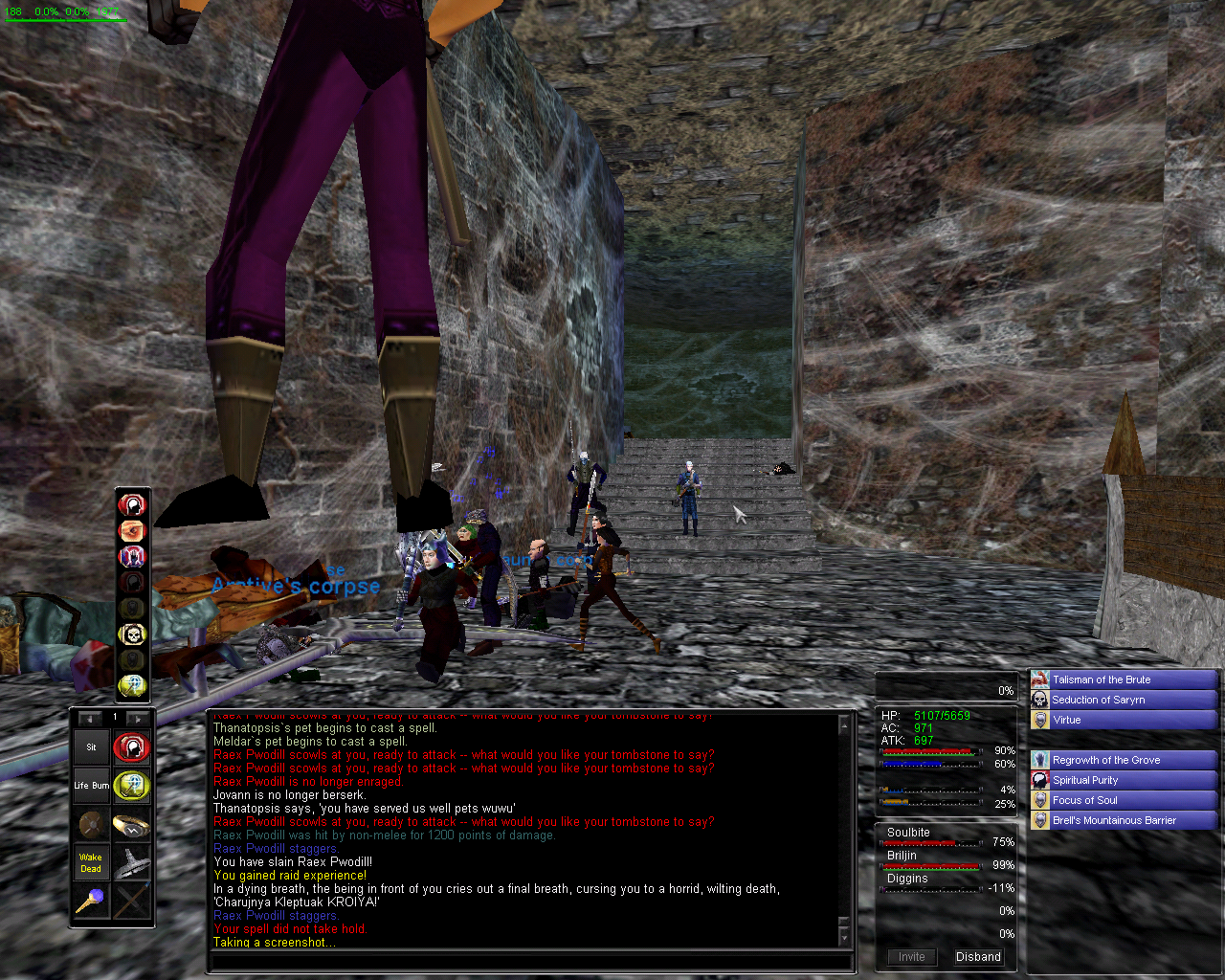This screenshot has width=1225, height=980.
Task: Activate the Sit hotbutton
Action: point(92,747)
